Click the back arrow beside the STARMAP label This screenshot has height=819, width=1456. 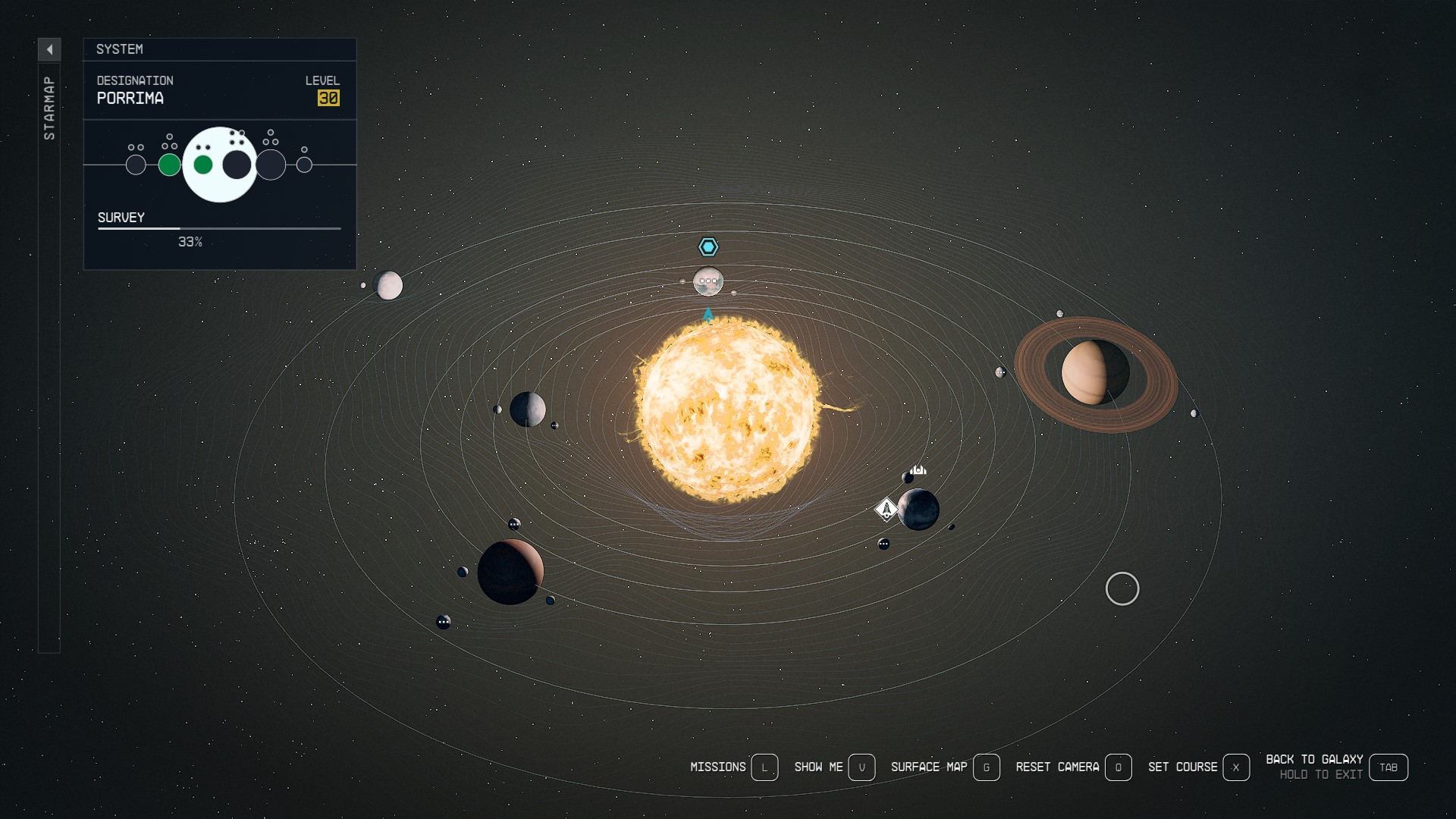pyautogui.click(x=50, y=49)
